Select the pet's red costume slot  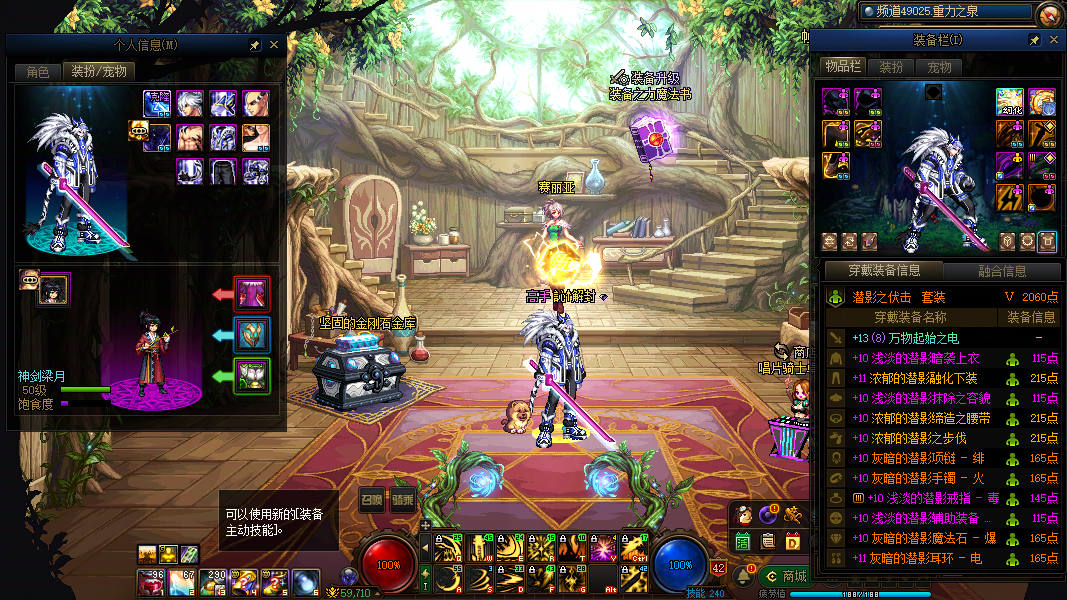[252, 294]
